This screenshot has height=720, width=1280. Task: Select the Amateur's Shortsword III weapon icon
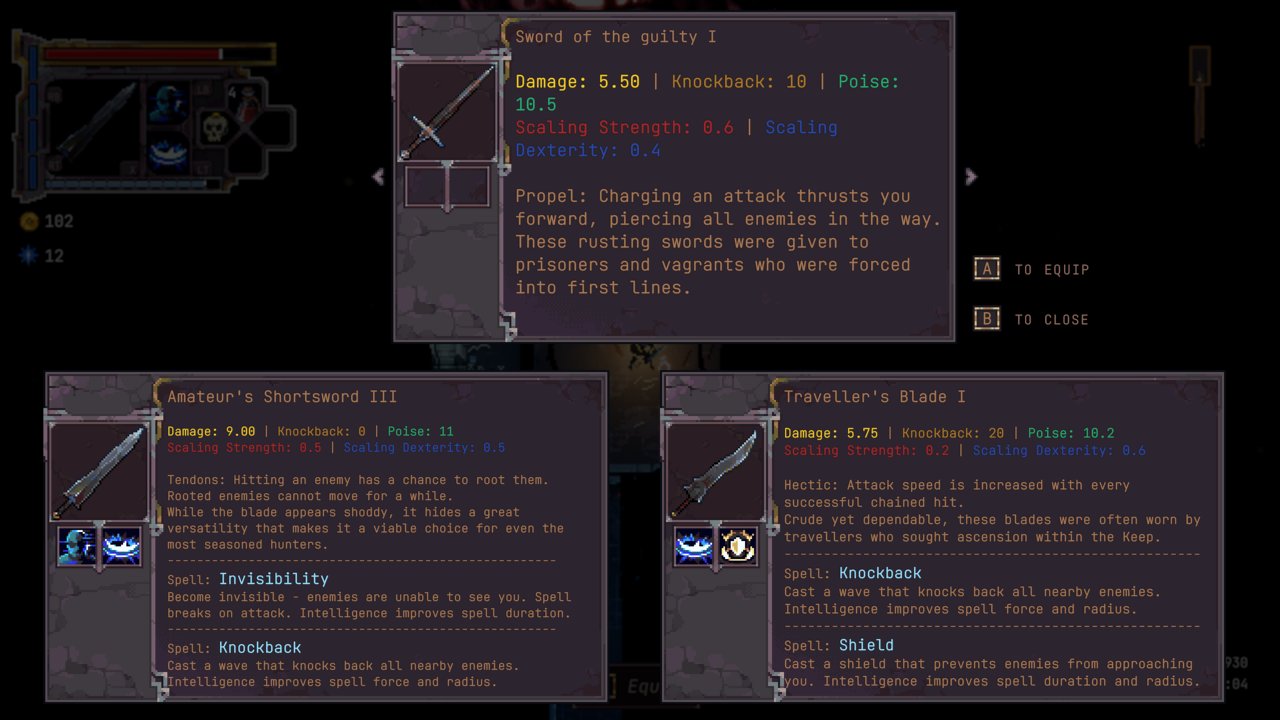[99, 472]
